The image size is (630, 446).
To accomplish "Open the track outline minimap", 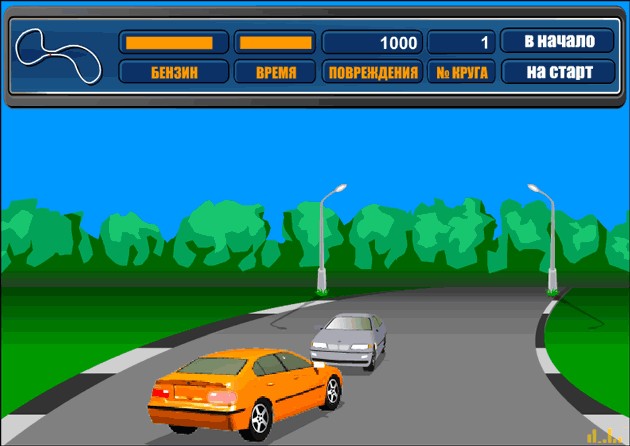I will pyautogui.click(x=62, y=56).
